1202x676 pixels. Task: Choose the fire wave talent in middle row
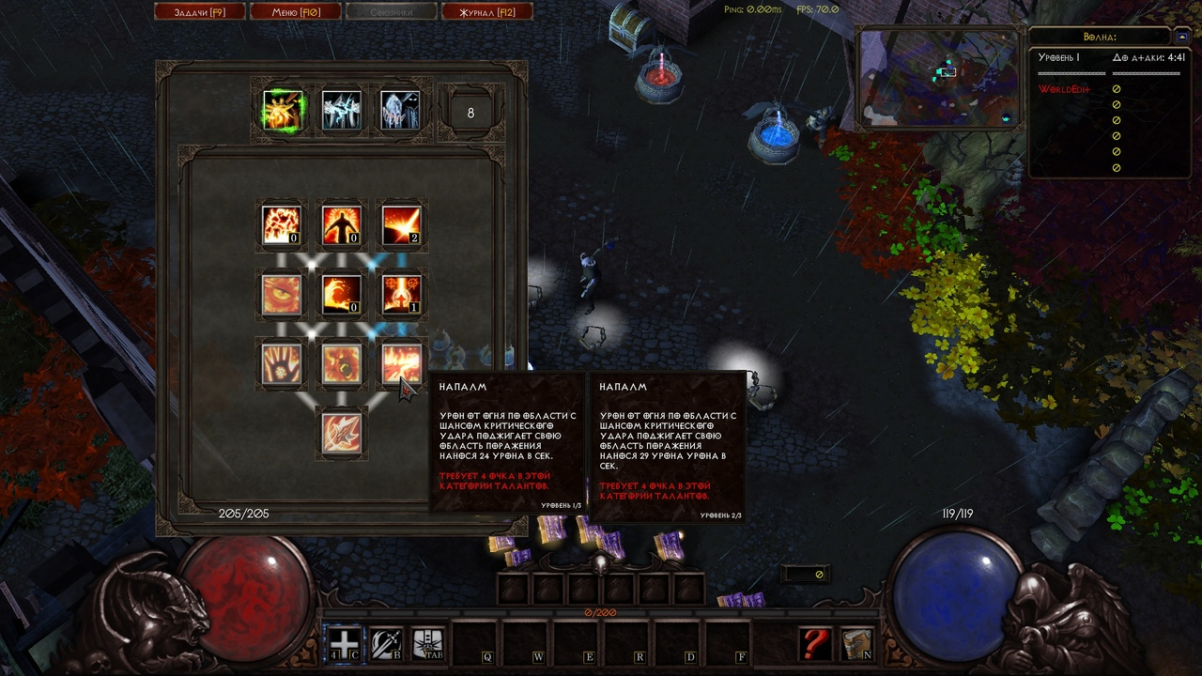[x=341, y=295]
